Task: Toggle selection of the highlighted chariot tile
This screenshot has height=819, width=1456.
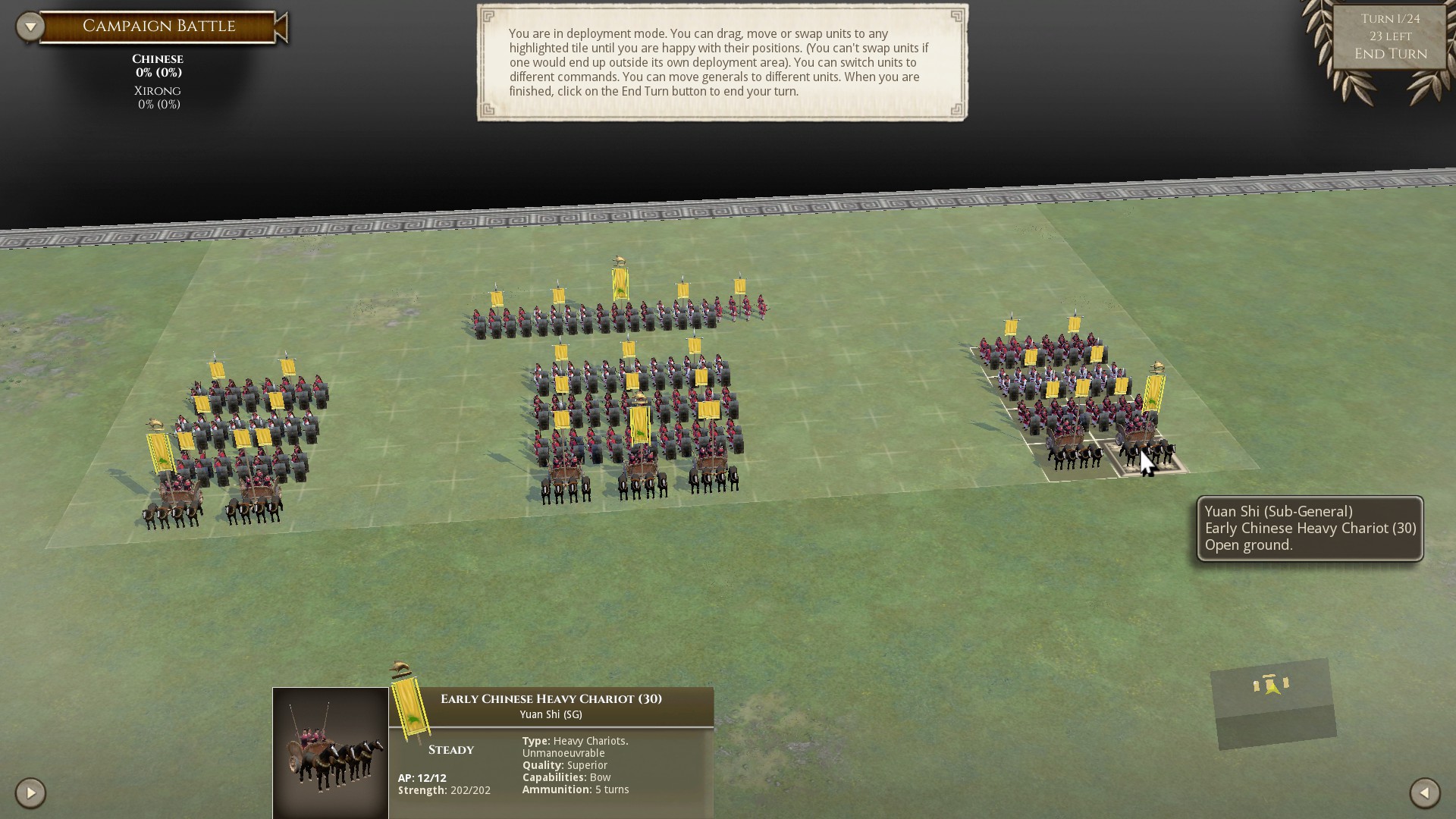Action: [x=1145, y=451]
